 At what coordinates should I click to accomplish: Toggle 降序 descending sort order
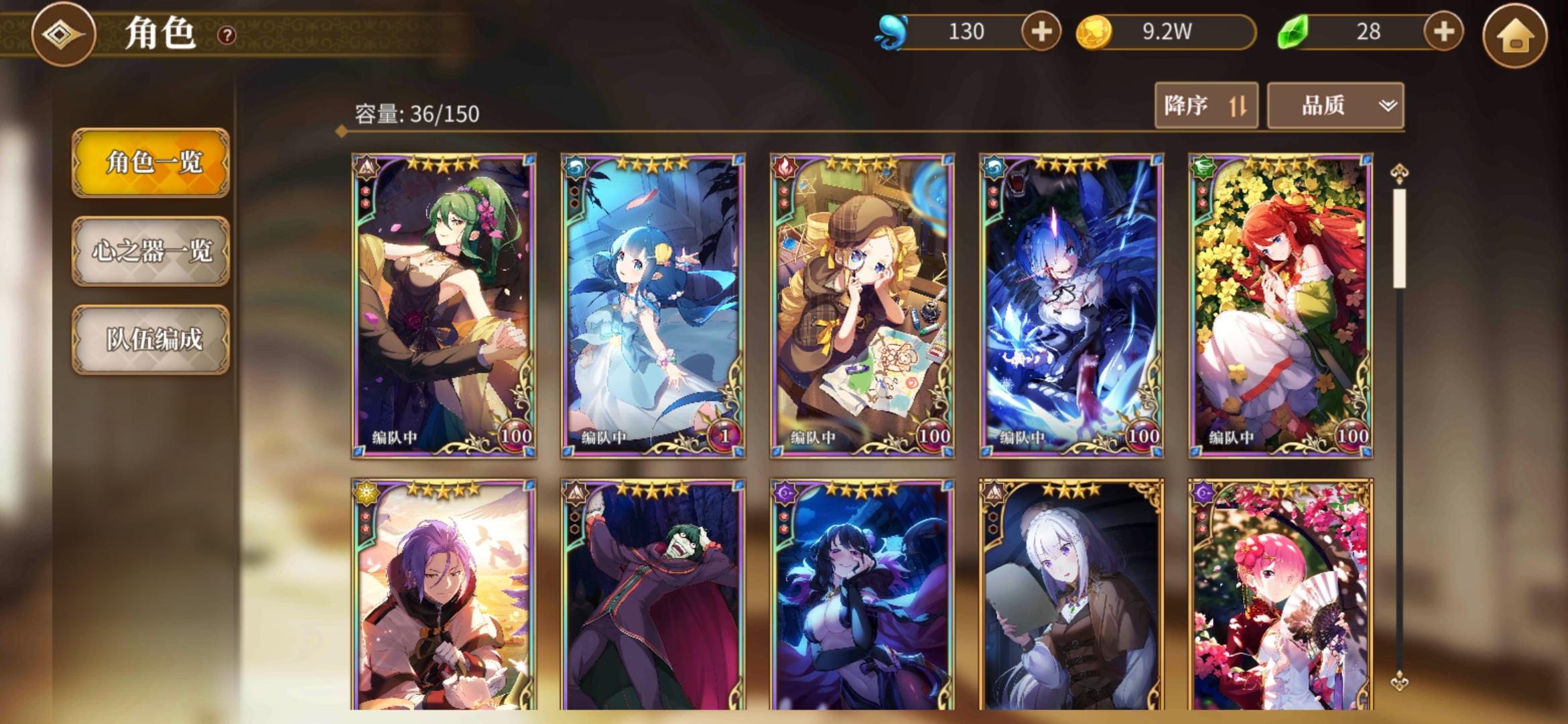pyautogui.click(x=1206, y=106)
